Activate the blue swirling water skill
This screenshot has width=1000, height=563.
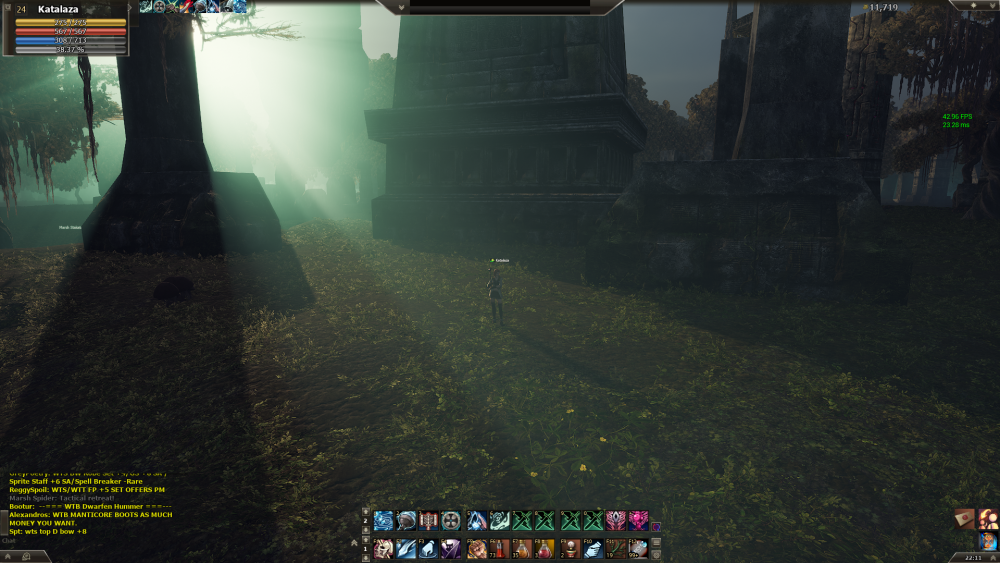coord(383,520)
